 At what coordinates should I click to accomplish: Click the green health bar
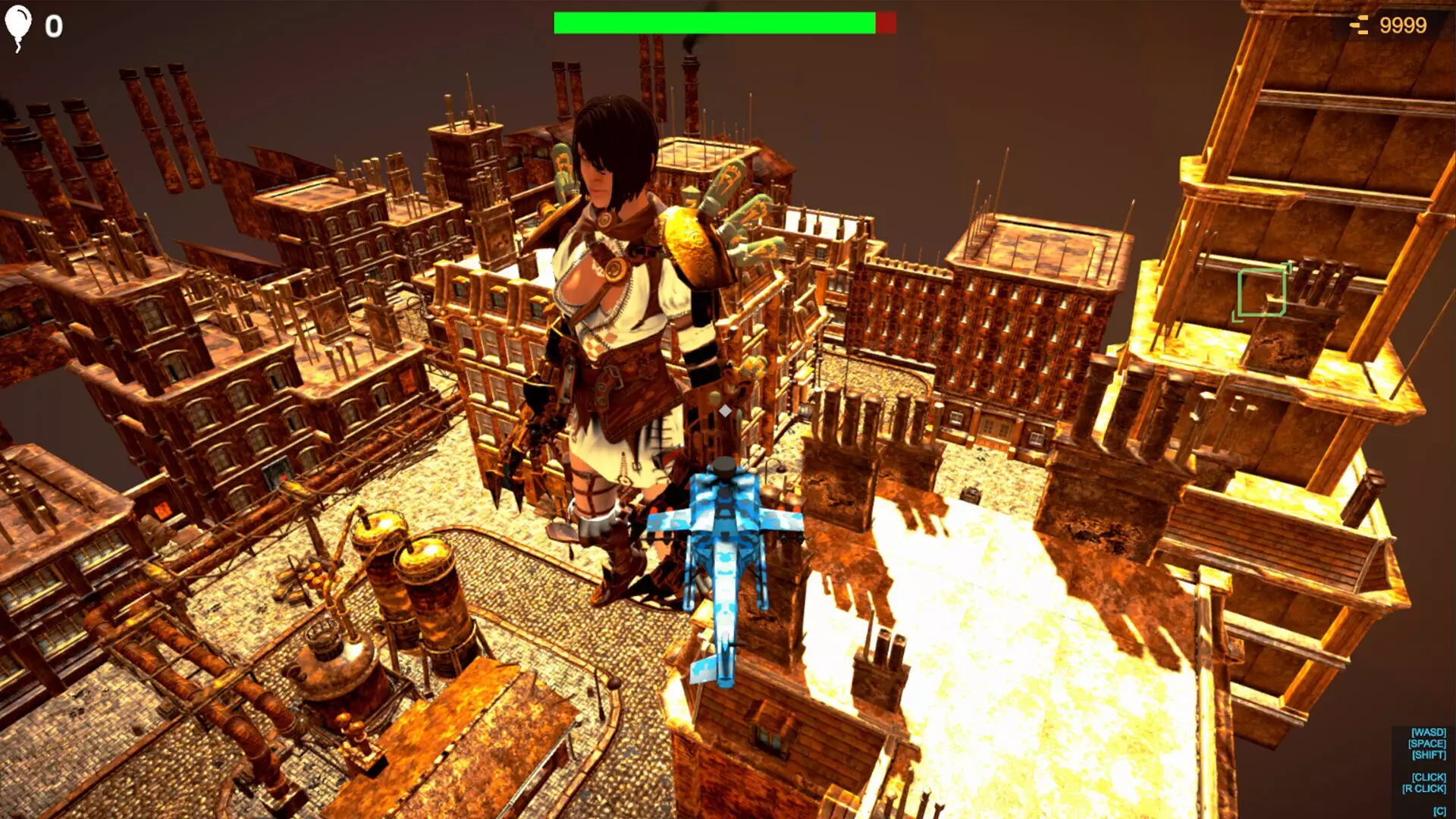(x=713, y=22)
